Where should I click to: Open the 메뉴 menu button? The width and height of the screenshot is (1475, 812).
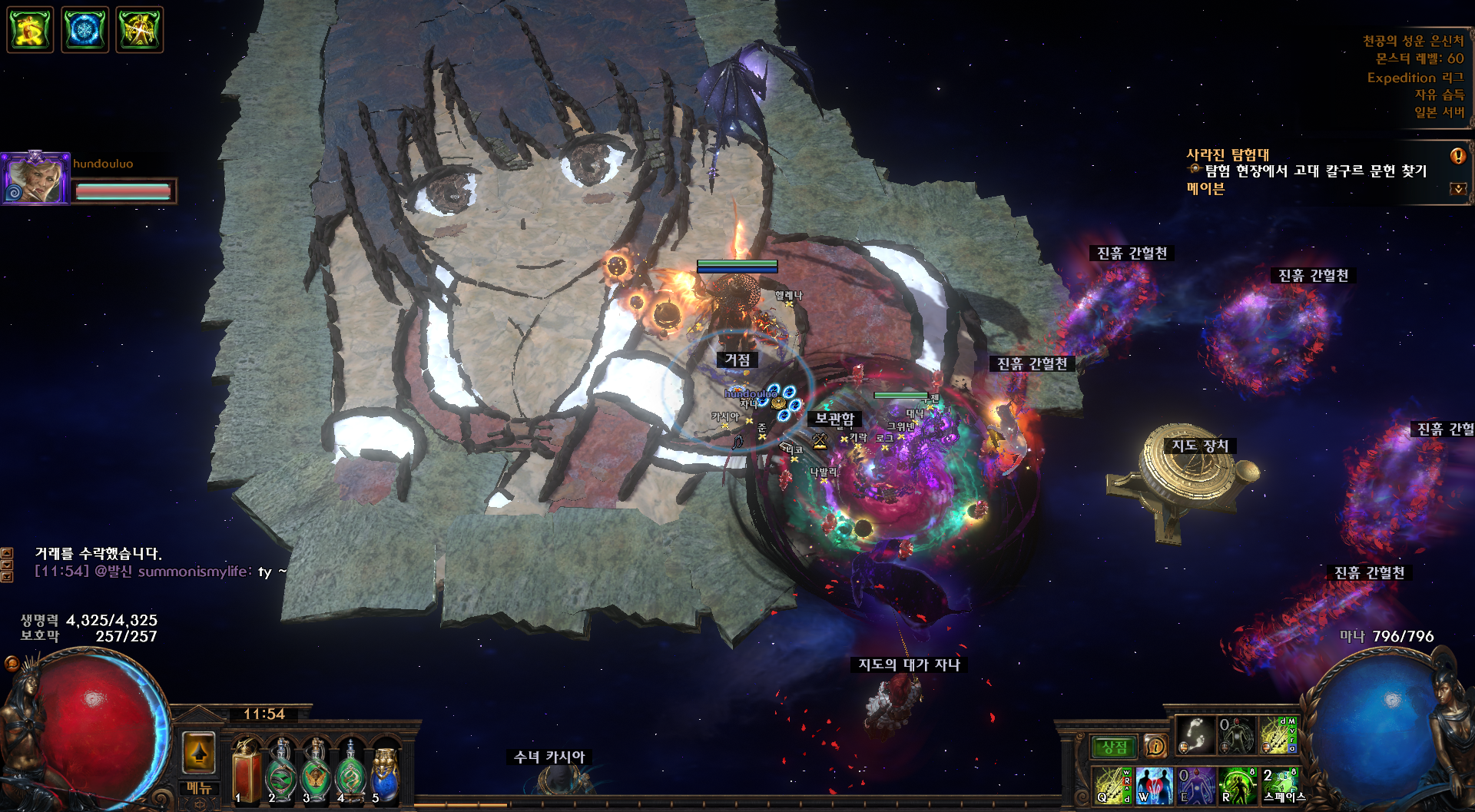tap(199, 788)
